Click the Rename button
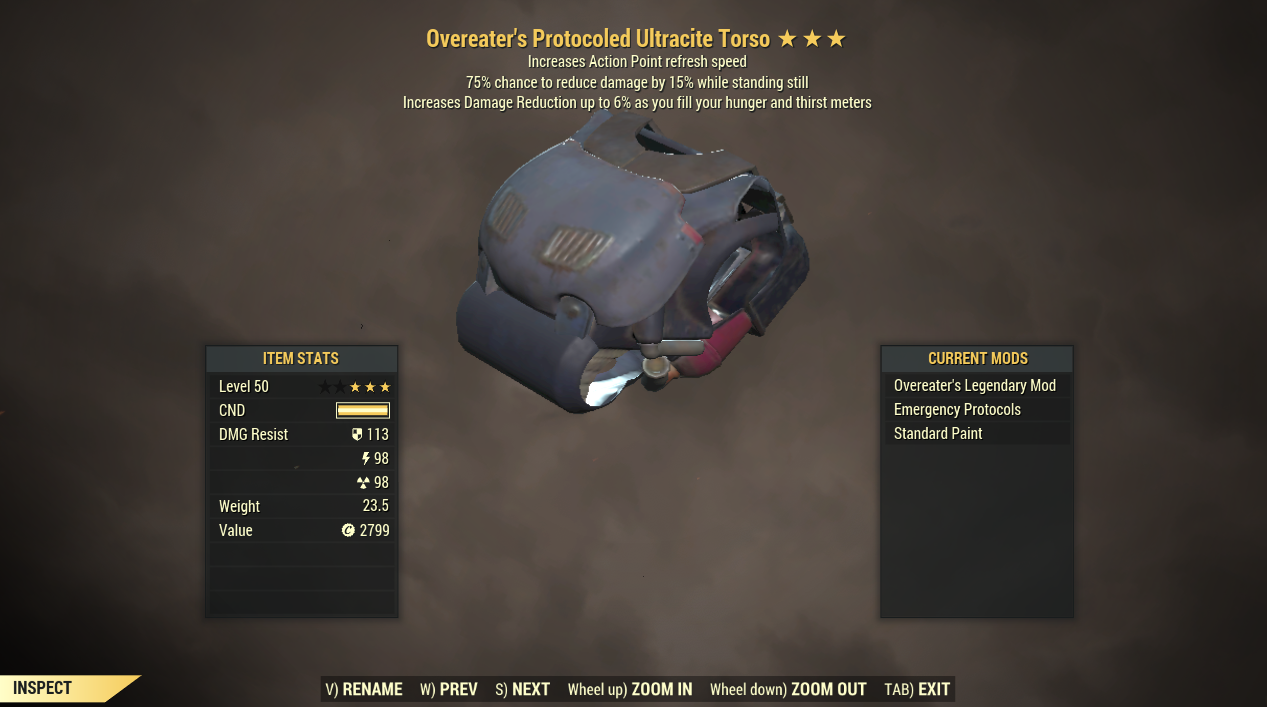Image resolution: width=1267 pixels, height=707 pixels. click(x=364, y=689)
